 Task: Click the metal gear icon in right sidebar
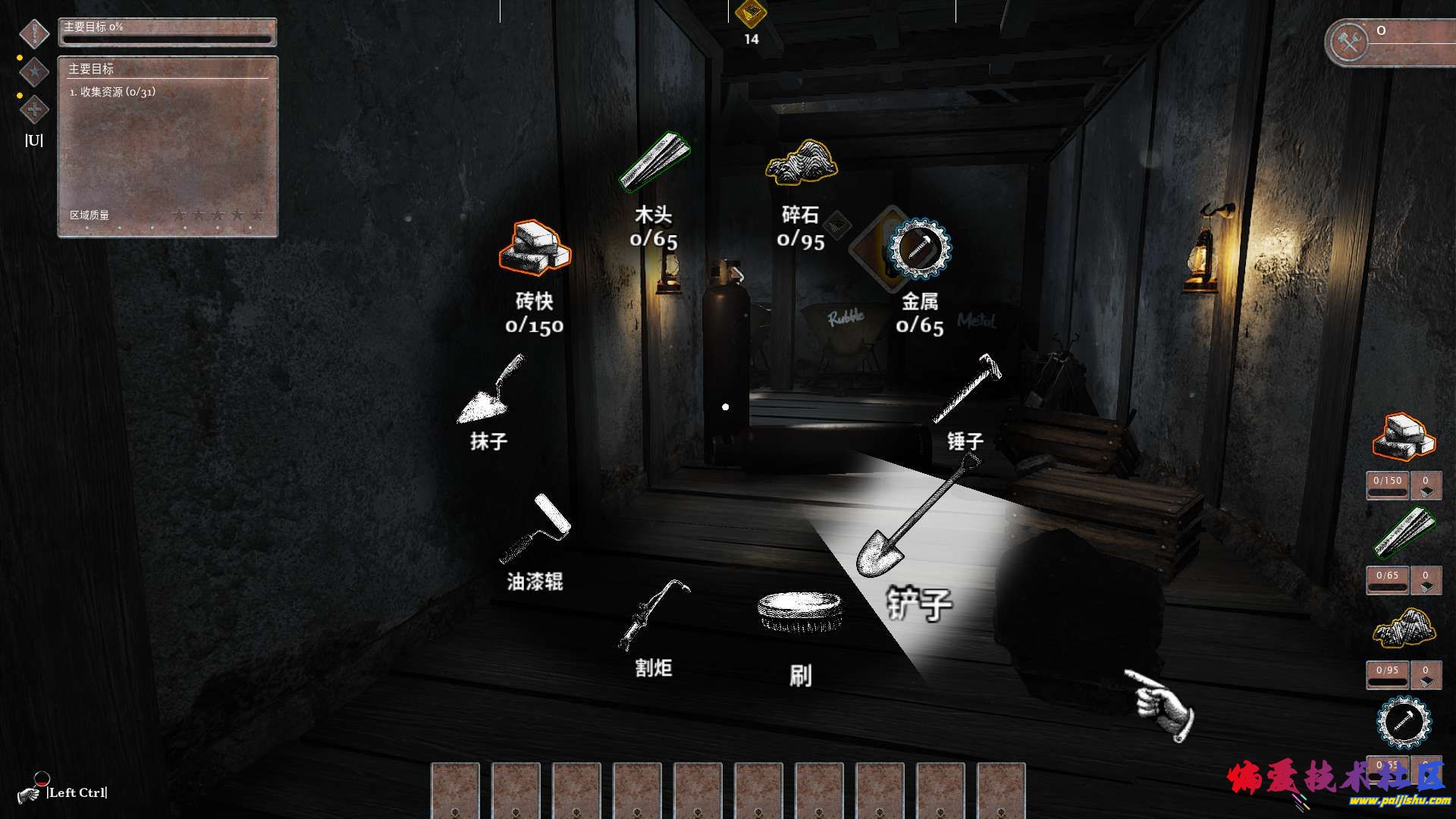pyautogui.click(x=1404, y=721)
